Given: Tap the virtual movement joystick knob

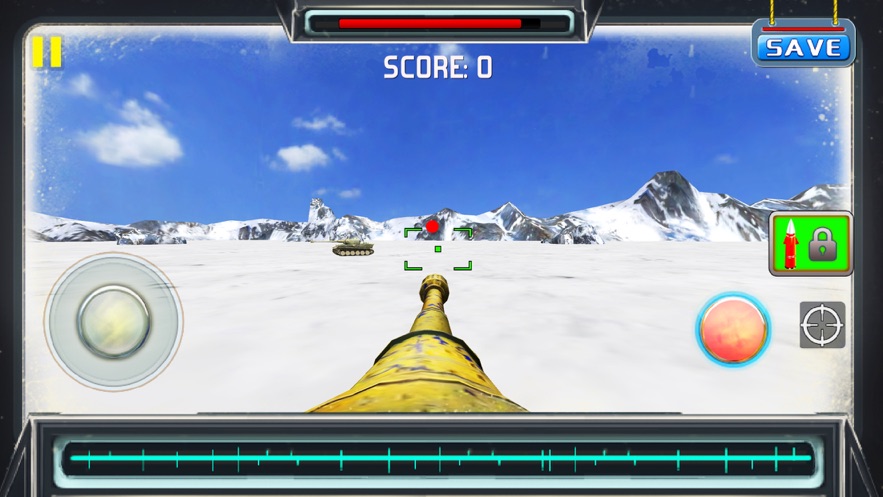Looking at the screenshot, I should pyautogui.click(x=114, y=322).
